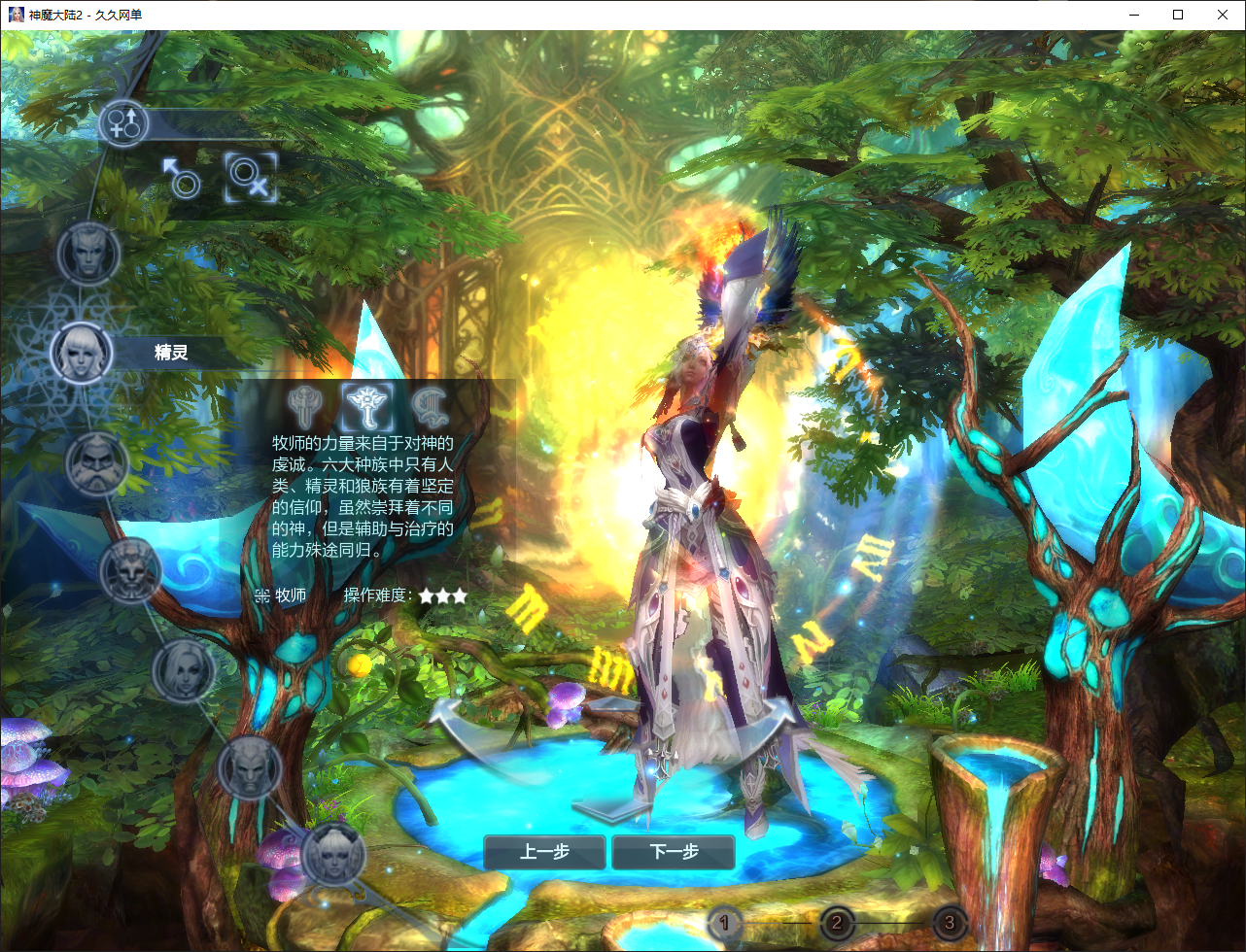Pick the horned female race portrait

point(333,857)
